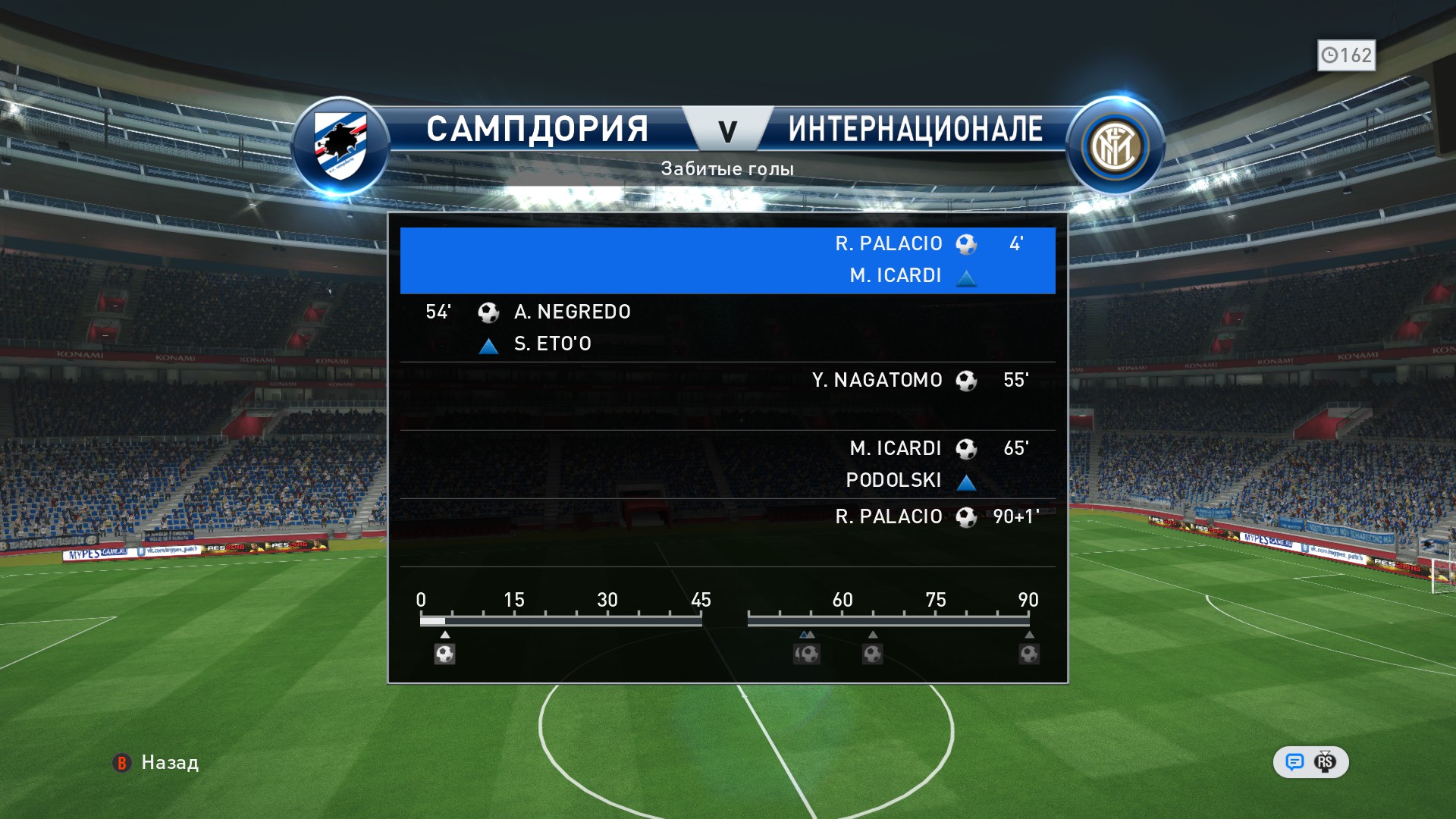Click the 65-minute goal marker on the timeline
Image resolution: width=1456 pixels, height=819 pixels.
(x=873, y=654)
